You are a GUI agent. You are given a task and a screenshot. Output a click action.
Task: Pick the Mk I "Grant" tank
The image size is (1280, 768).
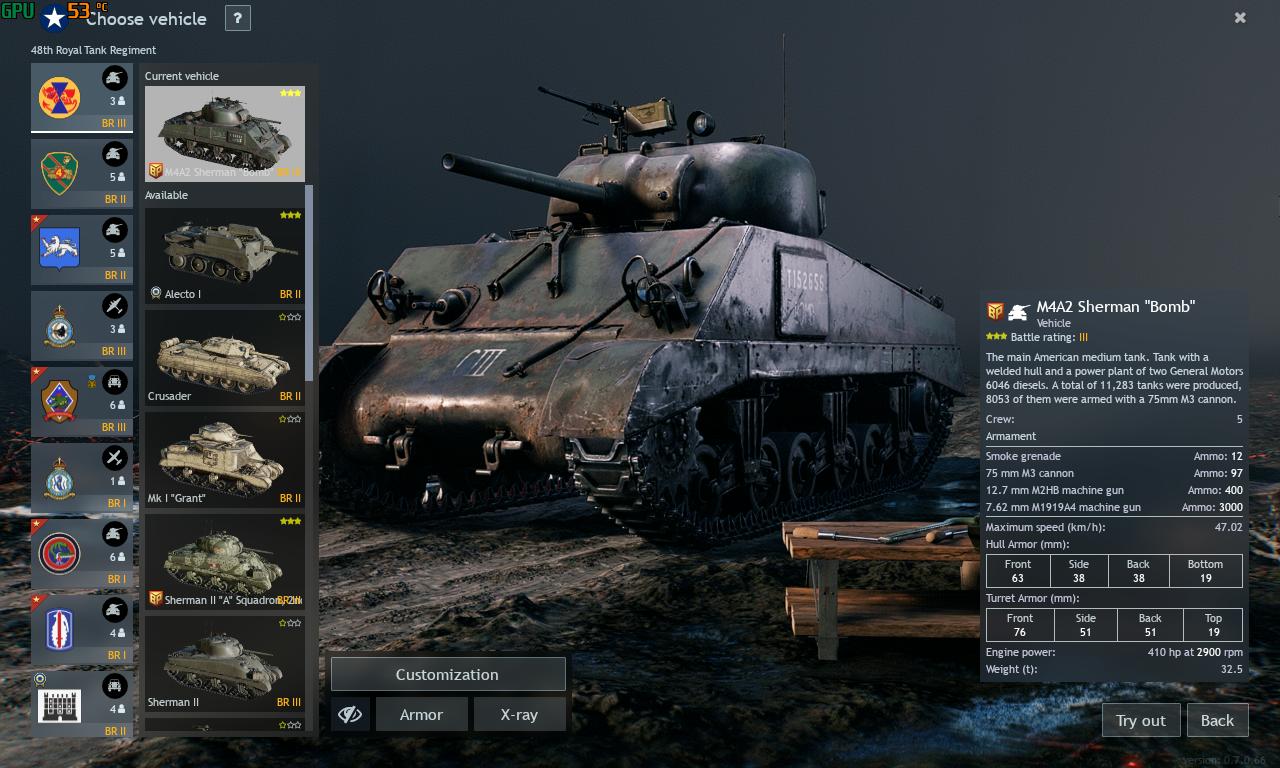pos(224,459)
